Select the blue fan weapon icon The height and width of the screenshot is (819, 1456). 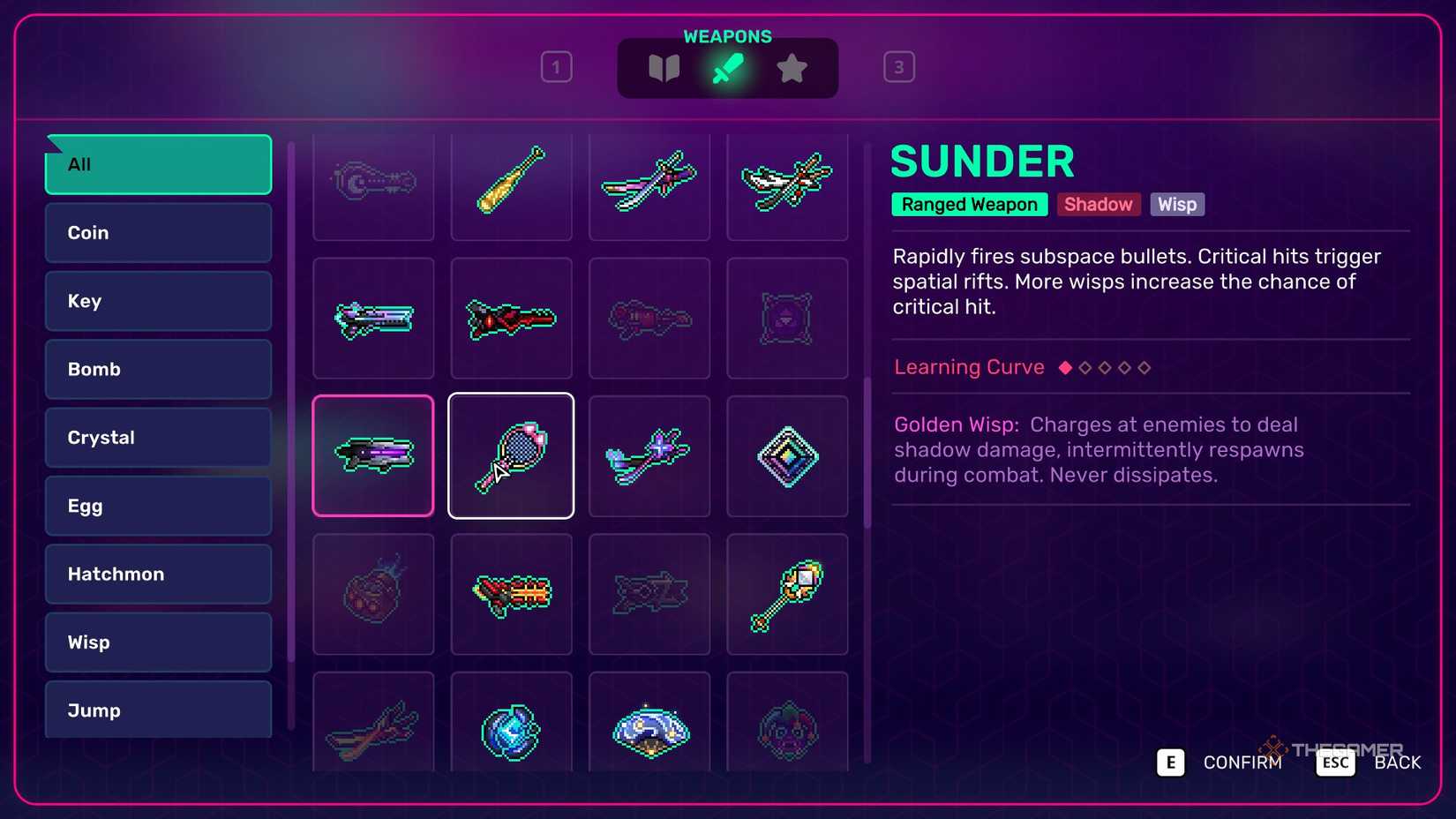pos(649,731)
